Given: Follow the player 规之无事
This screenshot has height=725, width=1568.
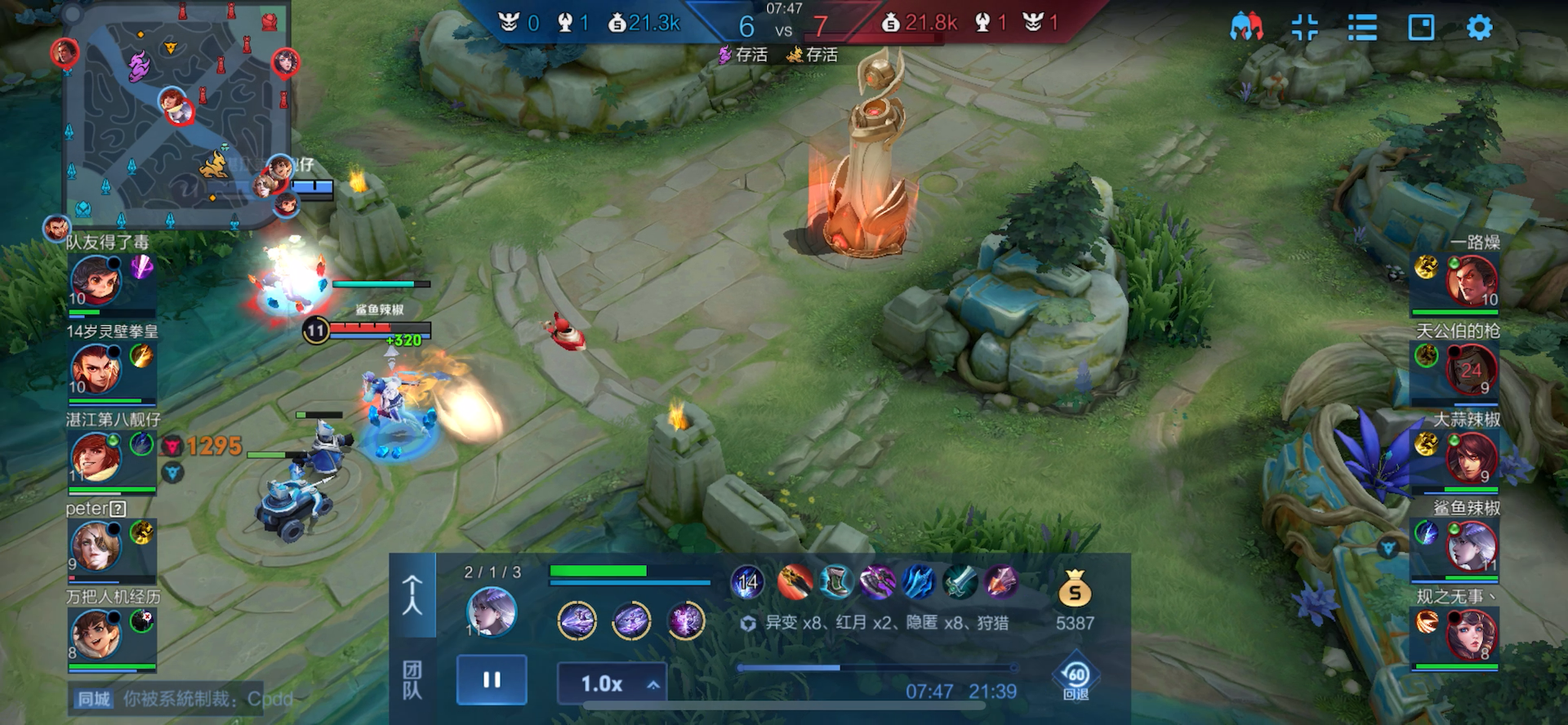Looking at the screenshot, I should (x=1472, y=634).
